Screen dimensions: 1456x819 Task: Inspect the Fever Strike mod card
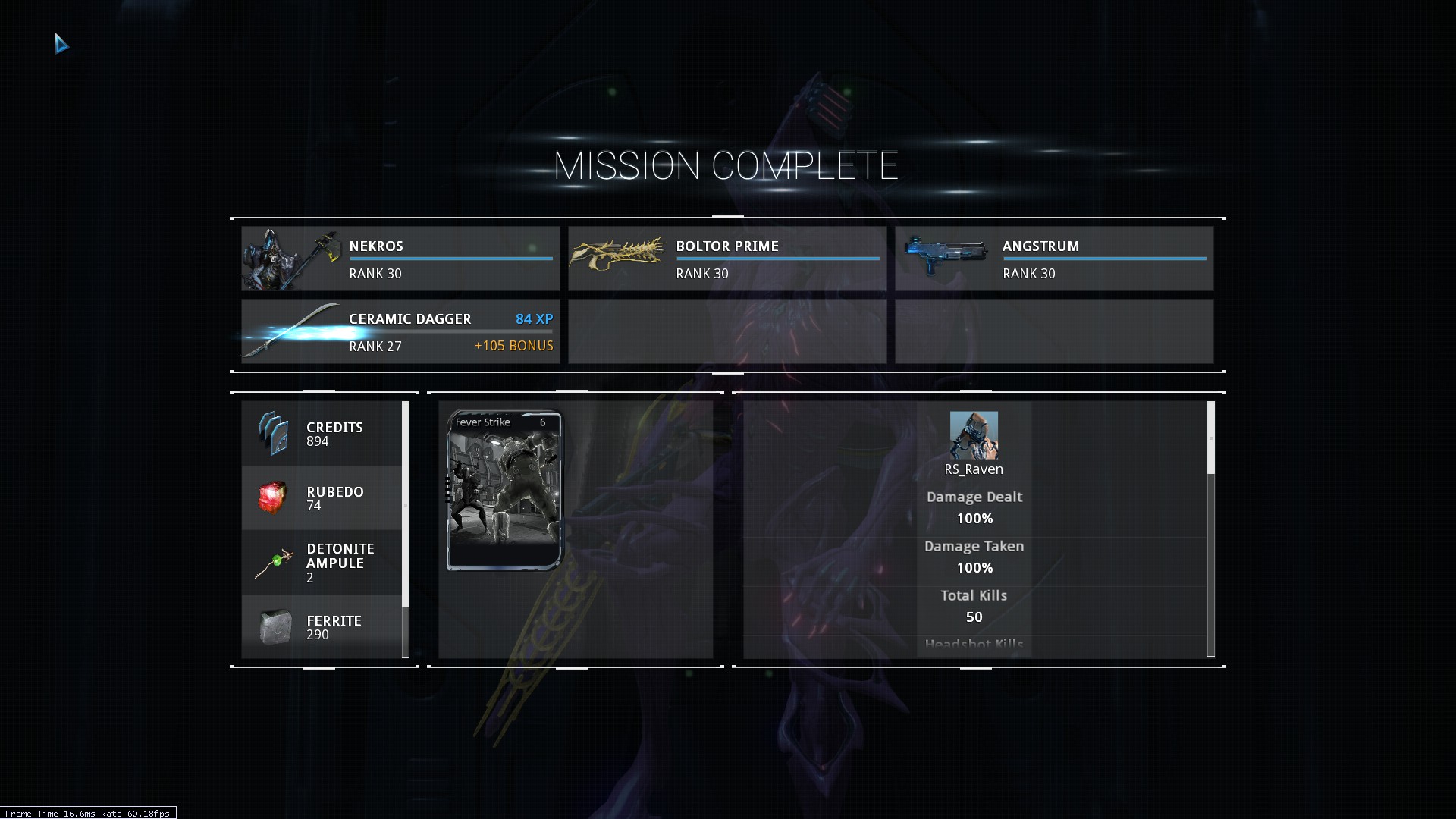point(505,490)
